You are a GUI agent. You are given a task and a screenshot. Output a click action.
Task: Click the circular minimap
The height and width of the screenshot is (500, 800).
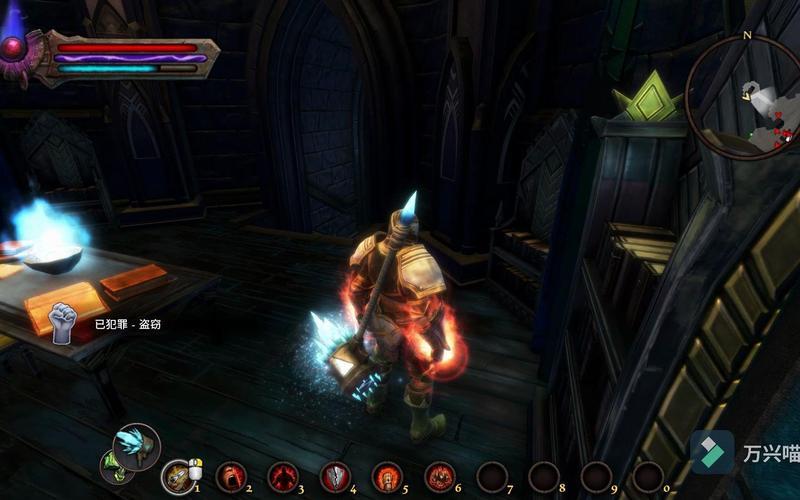click(744, 102)
